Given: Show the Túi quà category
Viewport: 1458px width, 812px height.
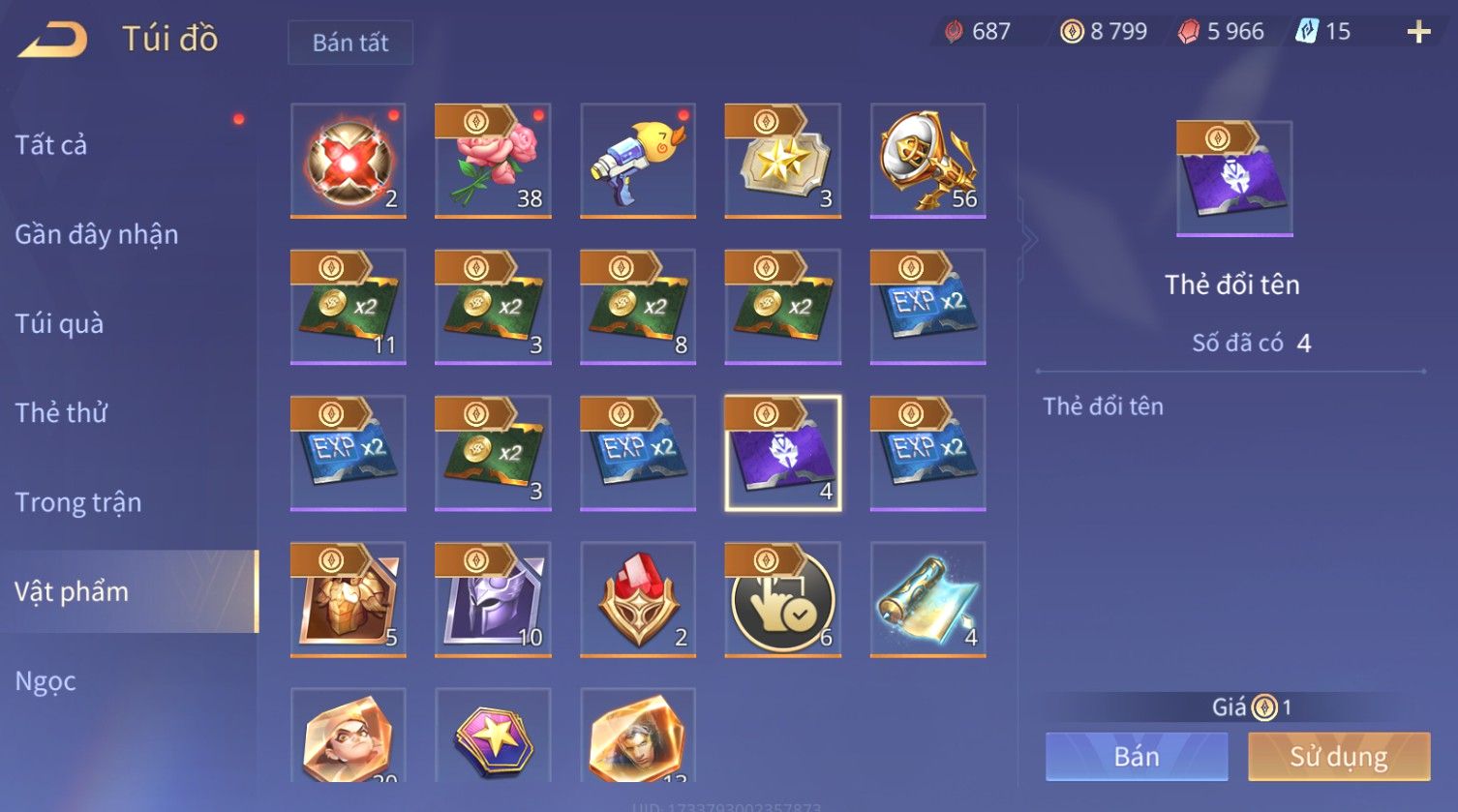Looking at the screenshot, I should [59, 323].
